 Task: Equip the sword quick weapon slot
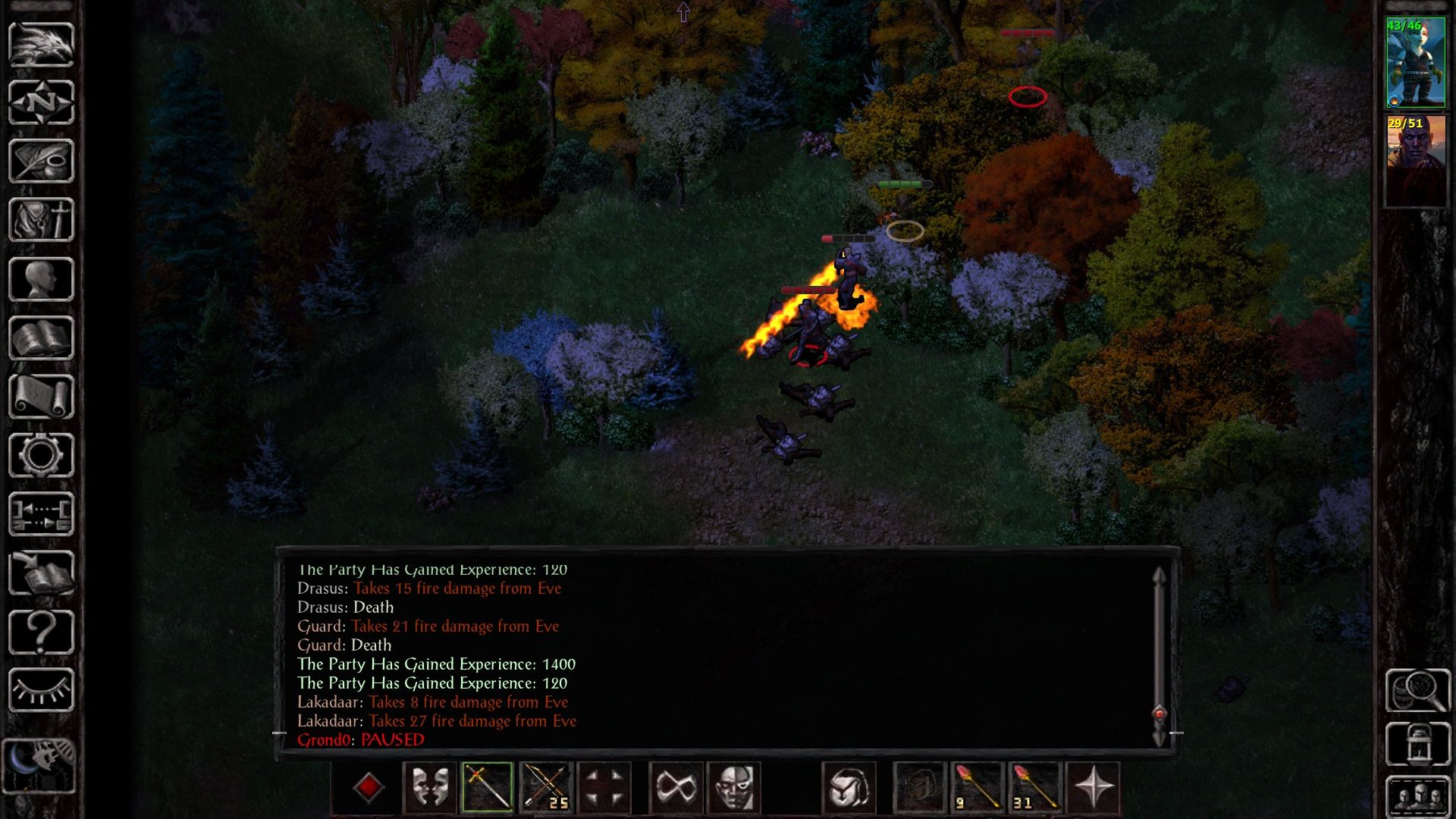(488, 787)
